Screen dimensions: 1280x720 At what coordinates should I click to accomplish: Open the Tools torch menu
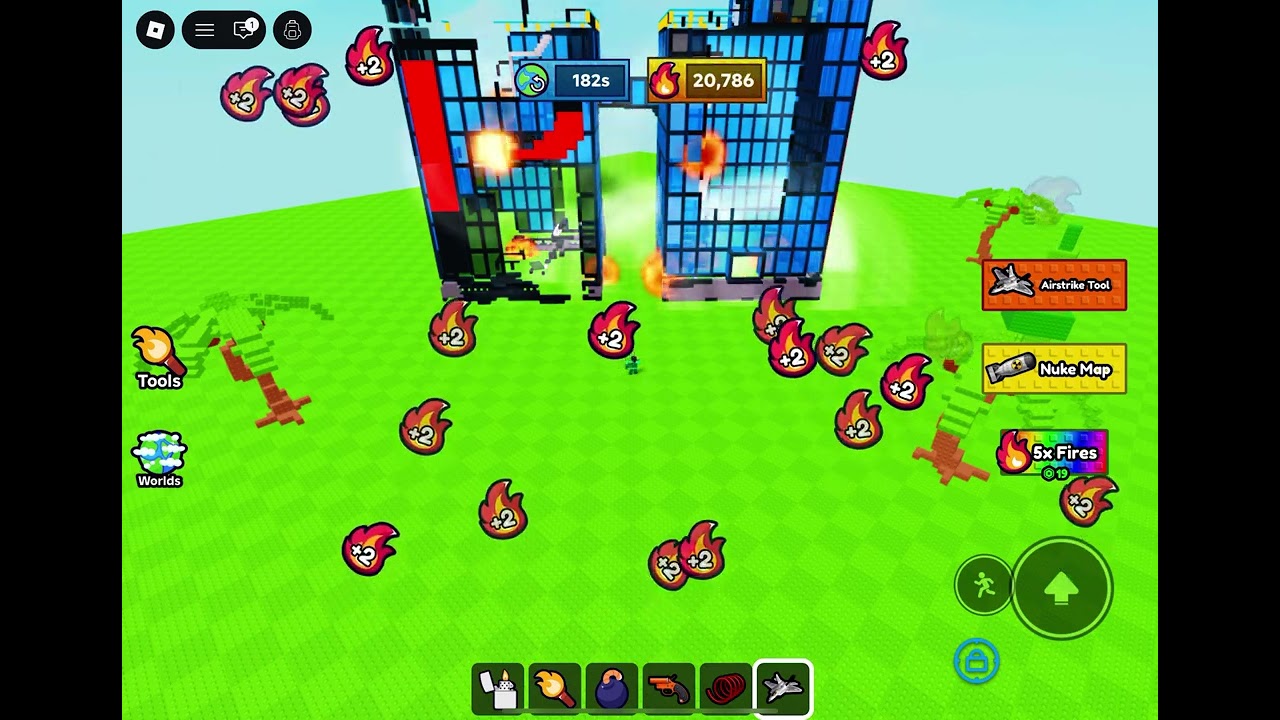click(158, 357)
